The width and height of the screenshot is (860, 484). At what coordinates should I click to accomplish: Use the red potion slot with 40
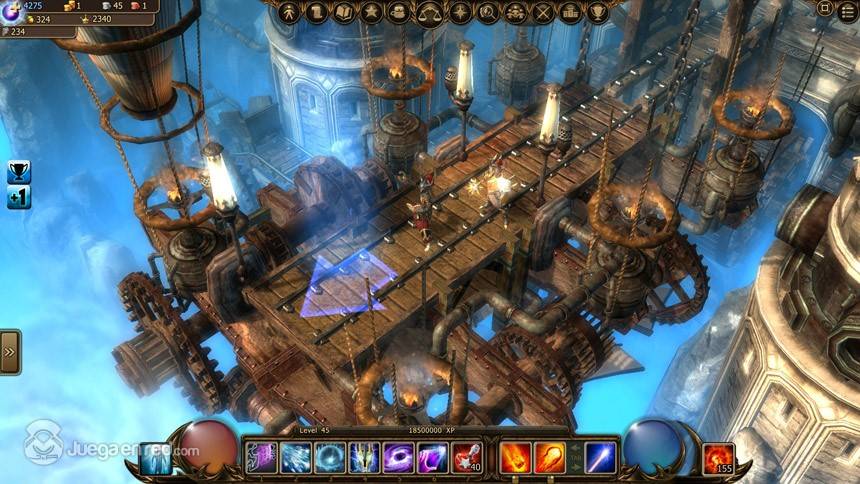pos(466,458)
